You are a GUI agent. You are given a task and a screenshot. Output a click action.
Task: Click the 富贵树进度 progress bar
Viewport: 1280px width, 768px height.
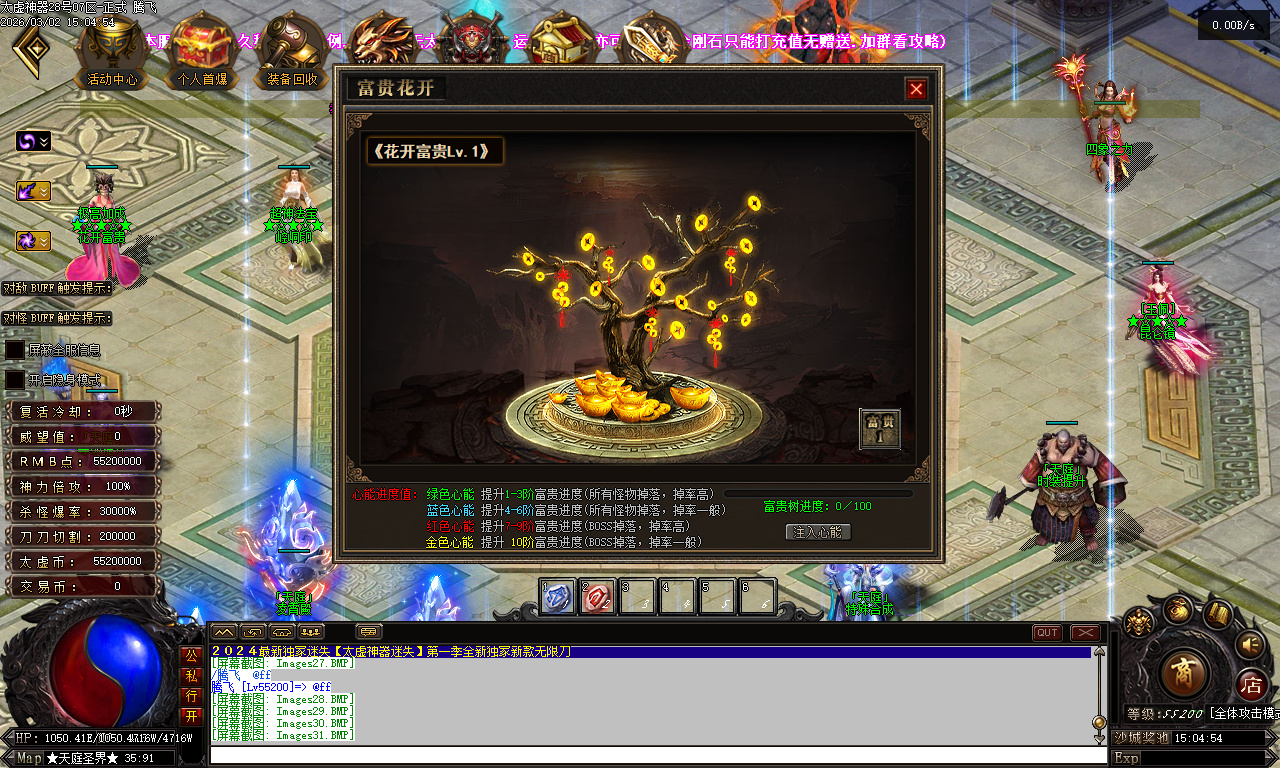tap(822, 492)
